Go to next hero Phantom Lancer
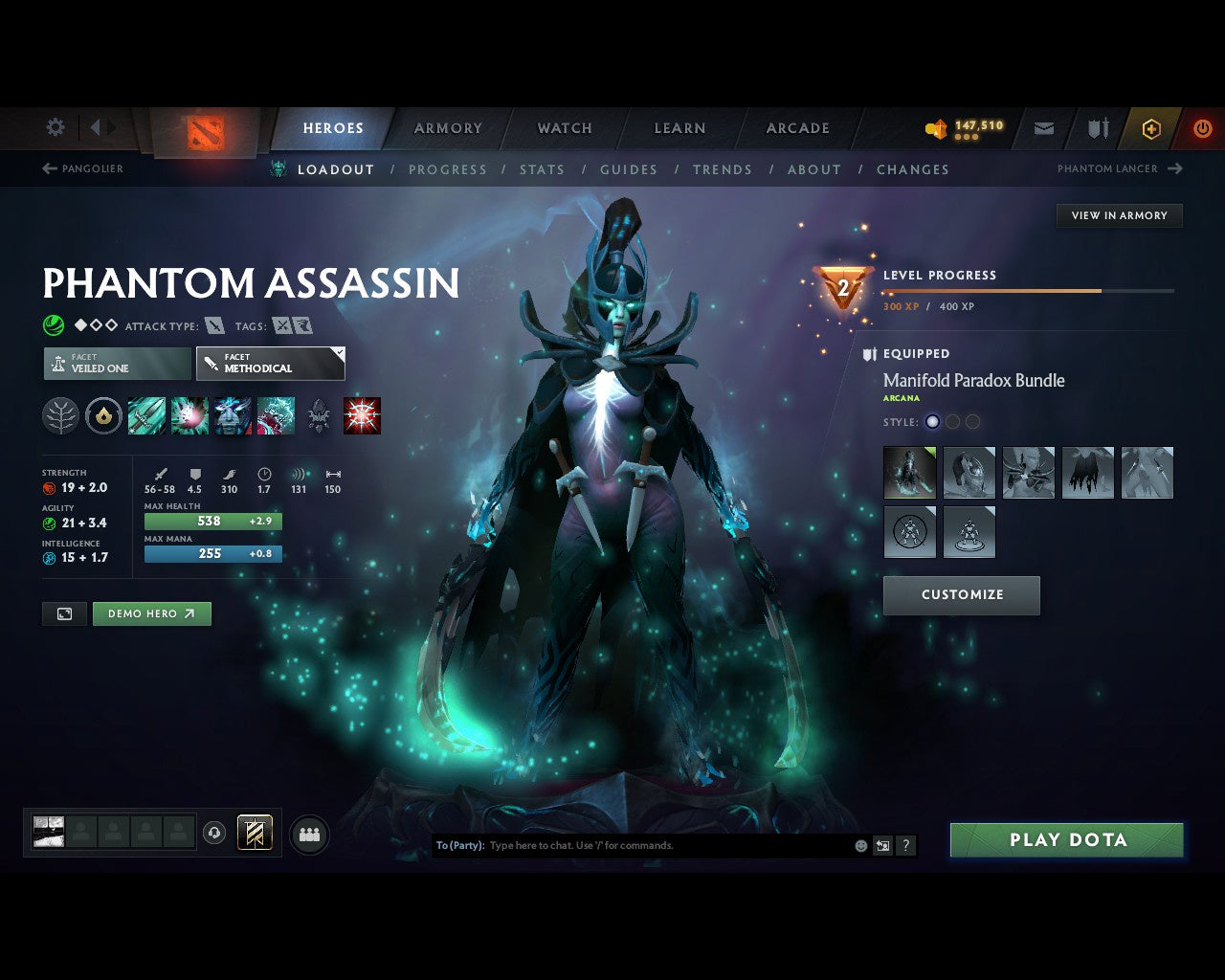1225x980 pixels. (1120, 168)
